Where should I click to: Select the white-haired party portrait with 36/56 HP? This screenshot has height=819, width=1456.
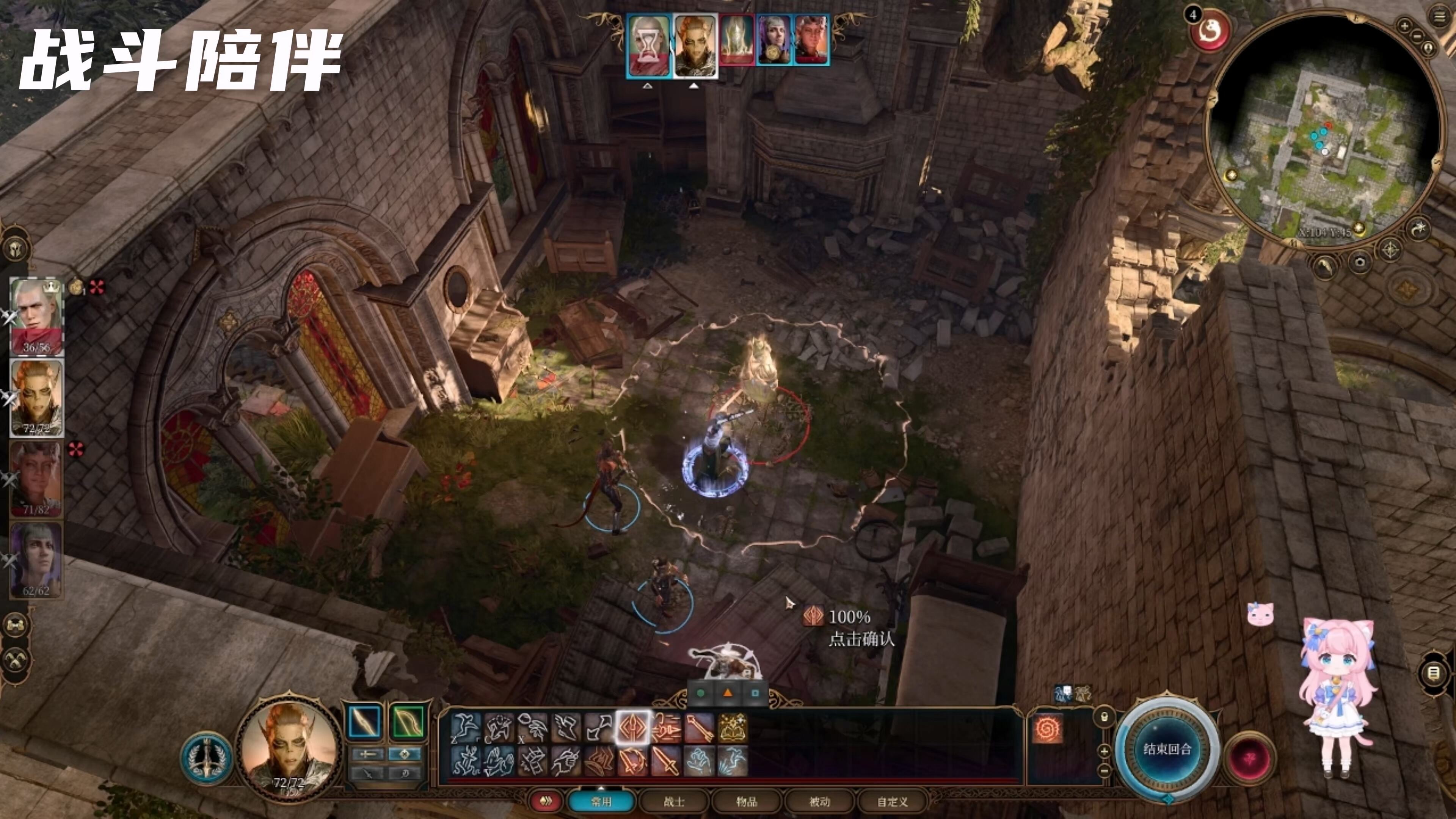click(37, 316)
